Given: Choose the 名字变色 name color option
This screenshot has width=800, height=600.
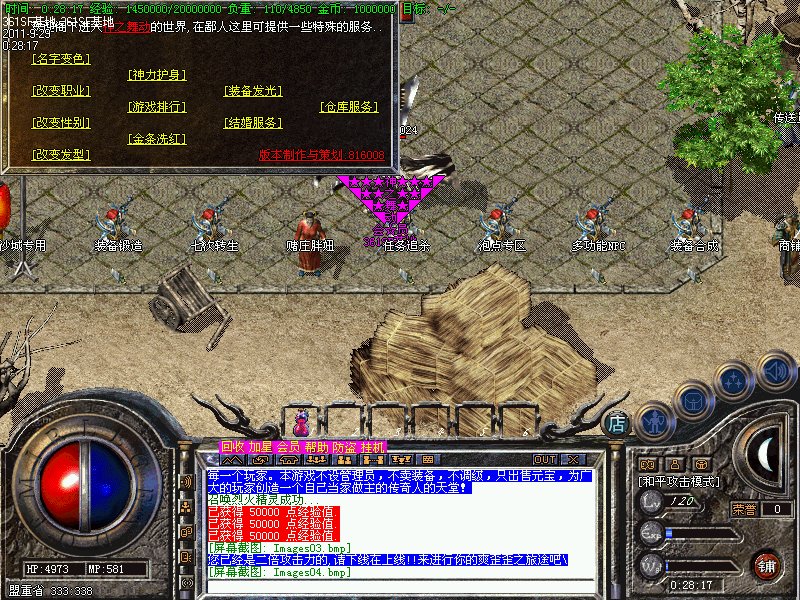Looking at the screenshot, I should click(x=61, y=59).
